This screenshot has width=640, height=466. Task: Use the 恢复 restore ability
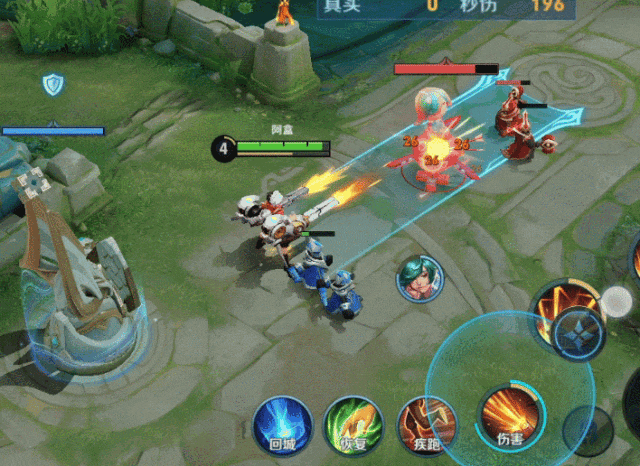pos(353,423)
